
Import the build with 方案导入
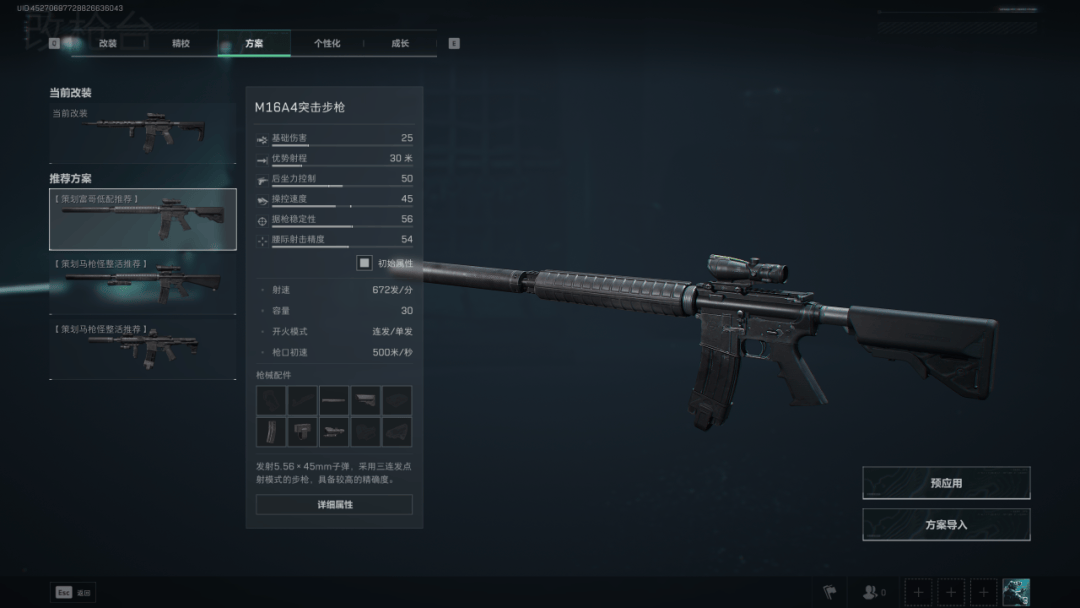point(946,525)
